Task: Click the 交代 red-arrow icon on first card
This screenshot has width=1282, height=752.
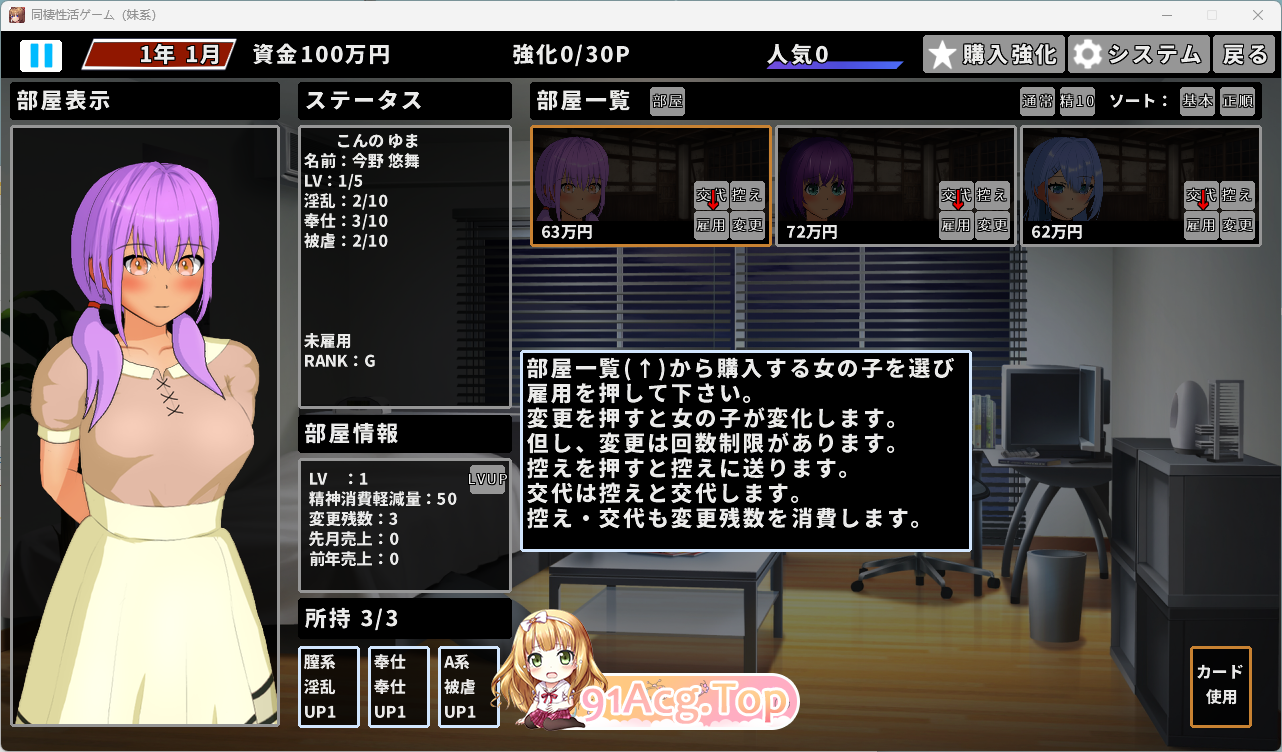Action: pos(714,197)
